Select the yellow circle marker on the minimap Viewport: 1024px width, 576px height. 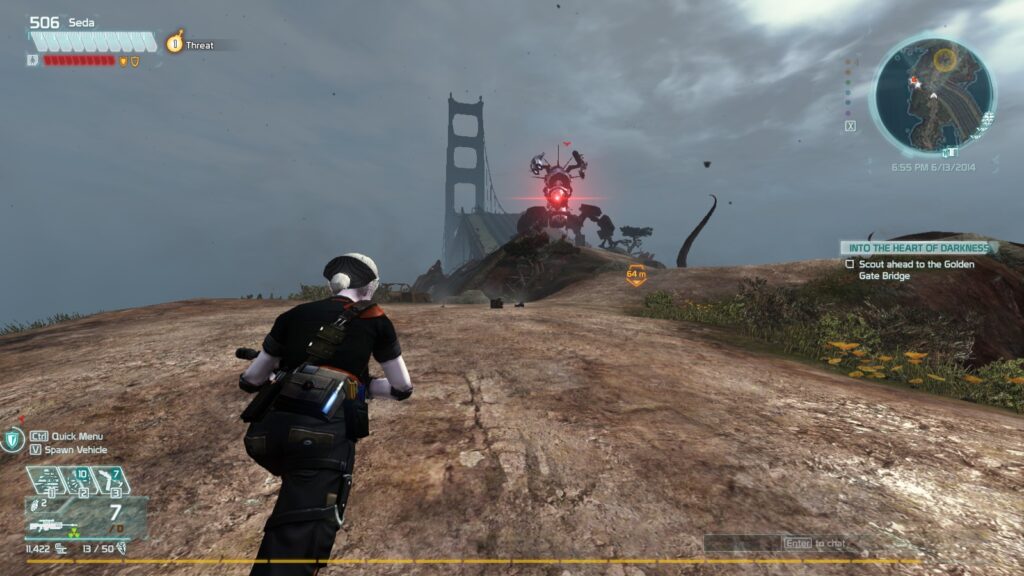click(x=944, y=60)
